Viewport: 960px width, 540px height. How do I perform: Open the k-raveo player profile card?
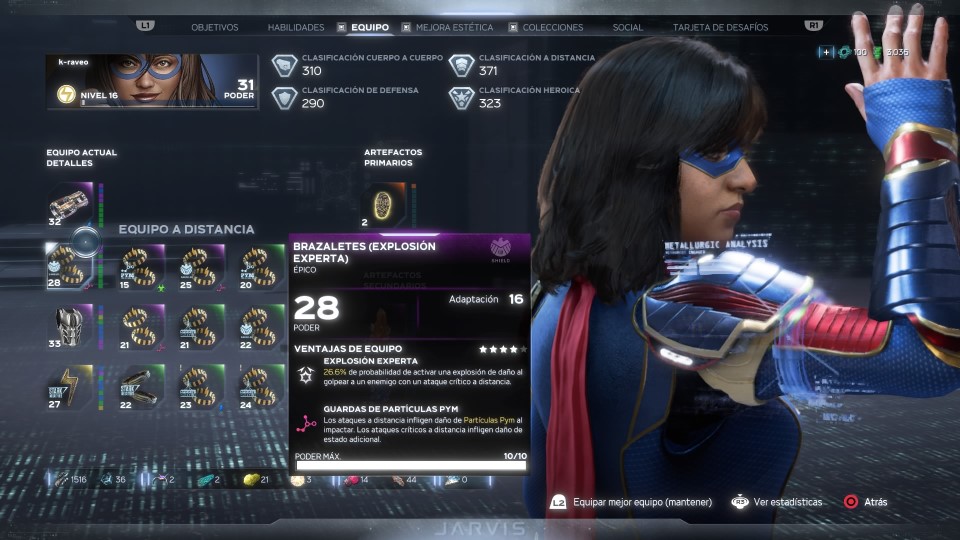tap(151, 81)
